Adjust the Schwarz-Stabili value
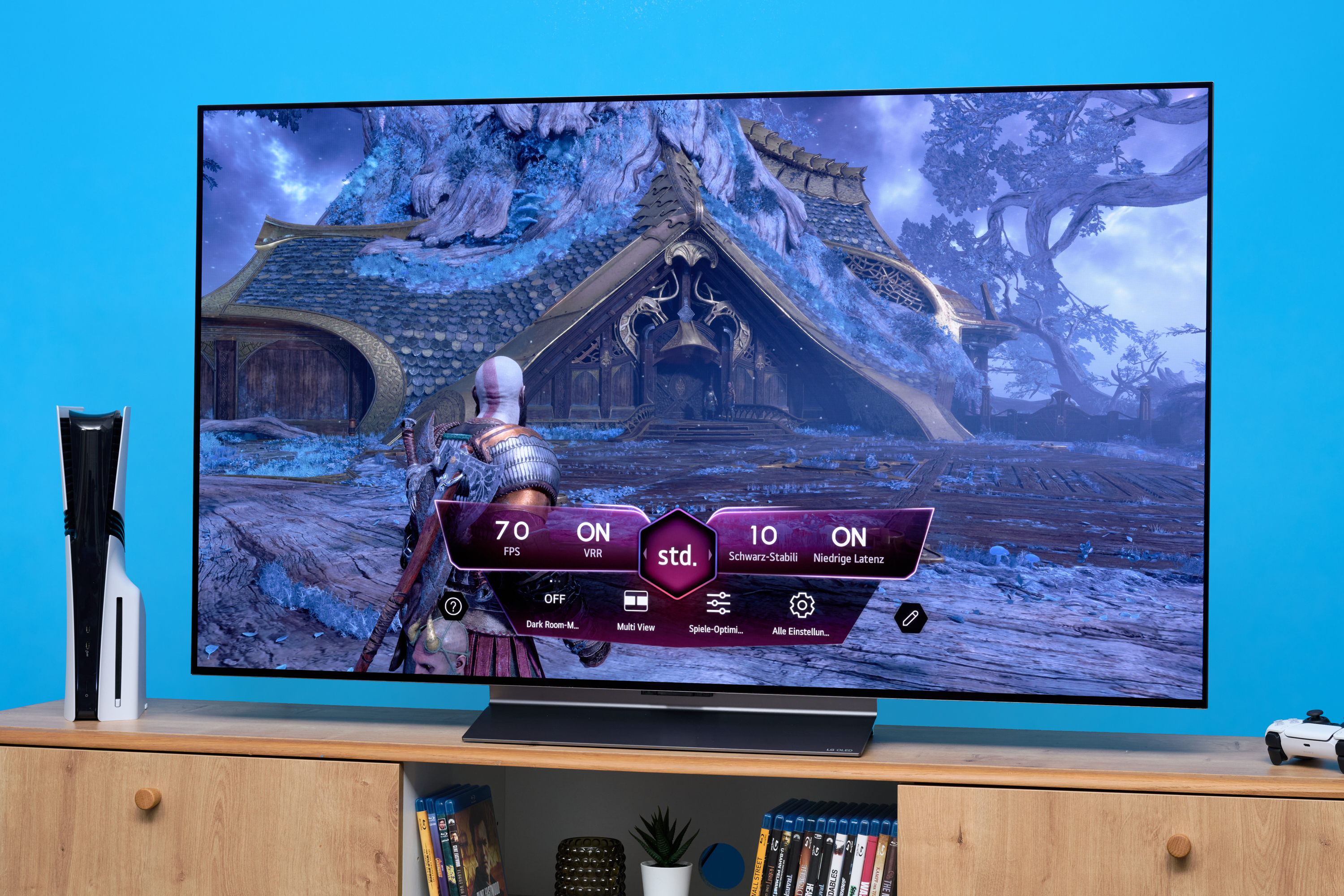This screenshot has width=1344, height=896. 763,542
